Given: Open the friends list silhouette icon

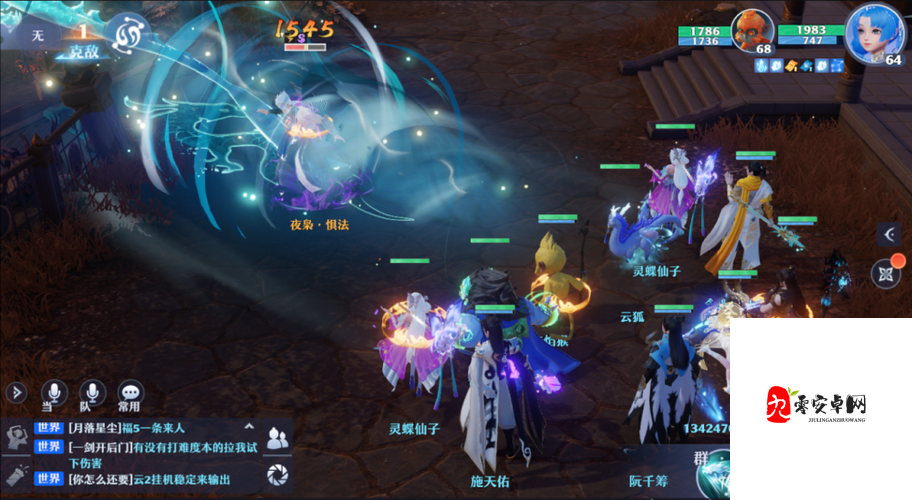Looking at the screenshot, I should 279,436.
